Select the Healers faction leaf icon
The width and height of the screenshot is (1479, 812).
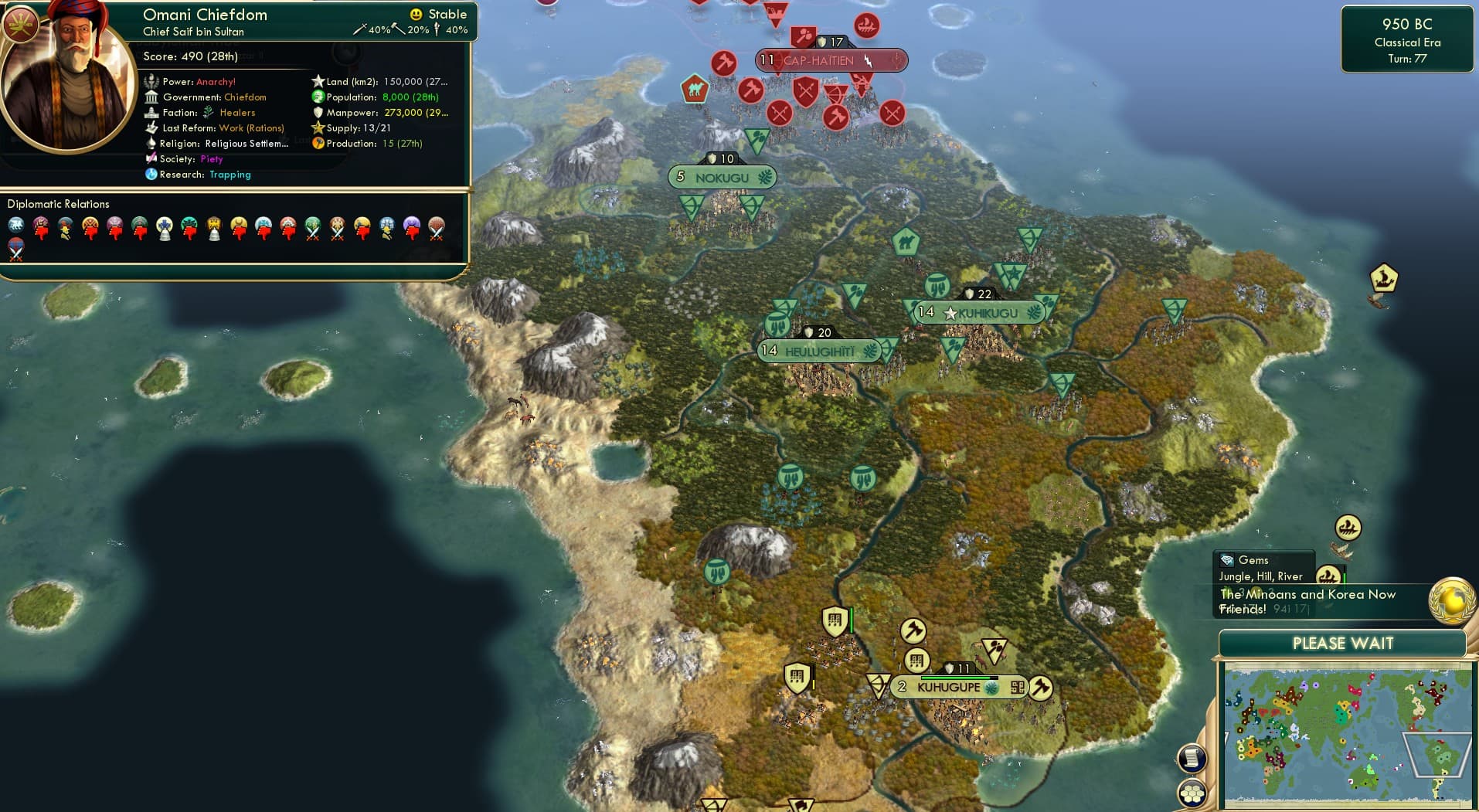pyautogui.click(x=209, y=113)
